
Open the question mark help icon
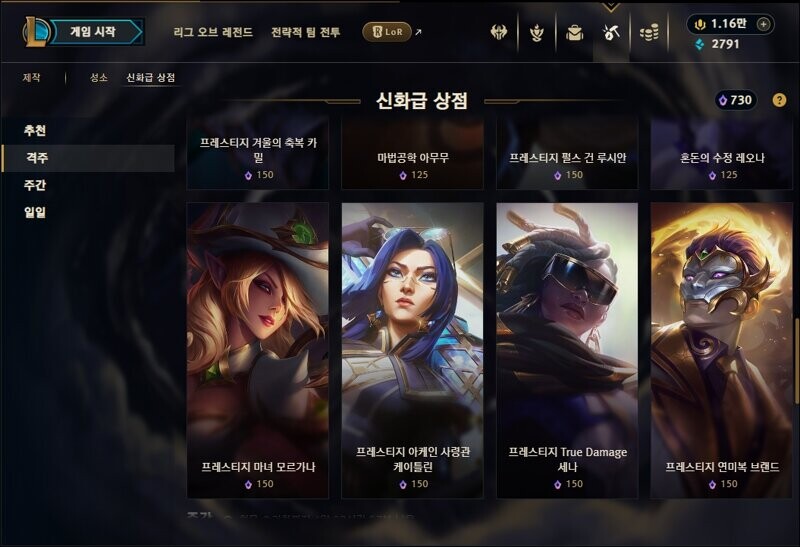pos(779,100)
